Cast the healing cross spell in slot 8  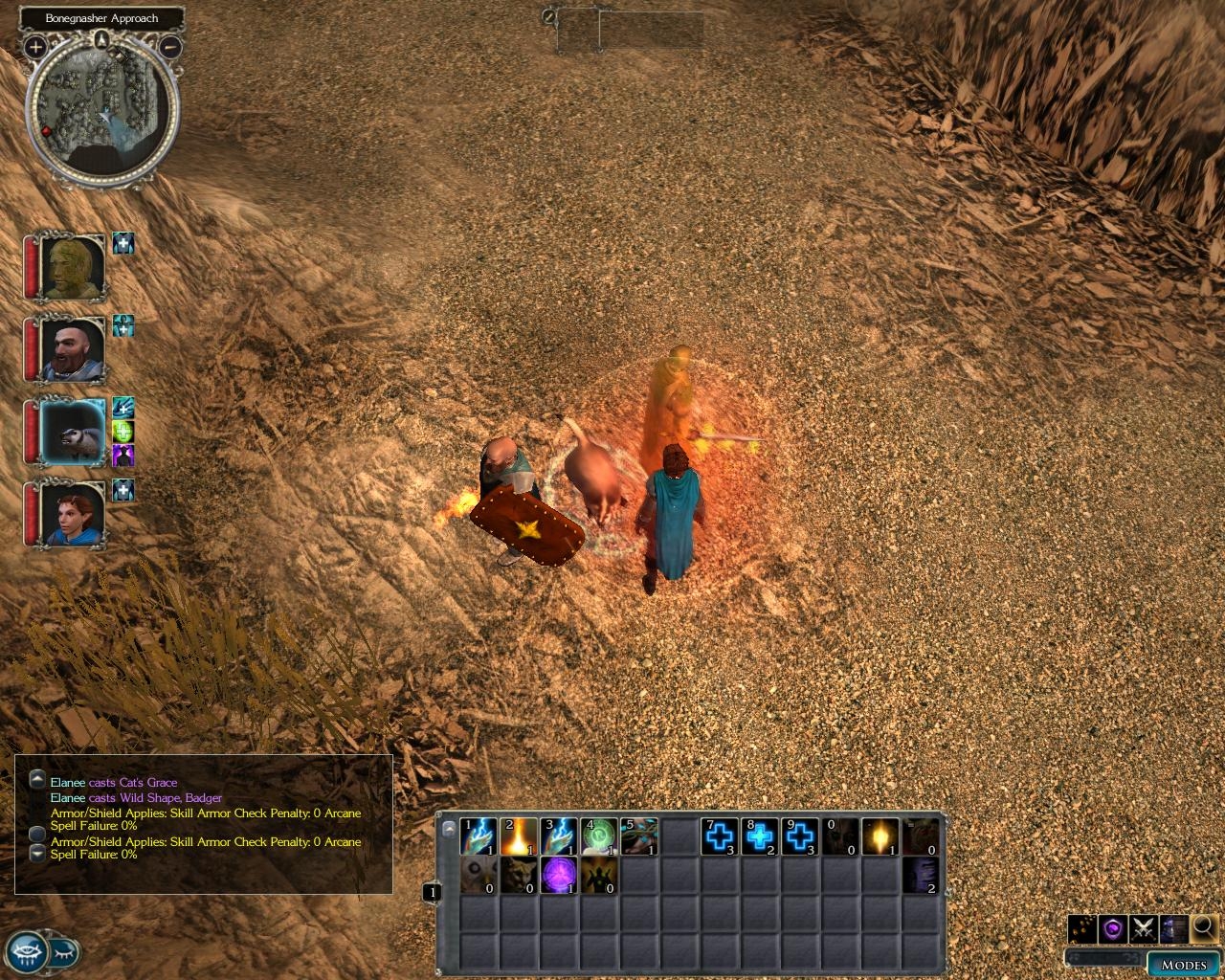[x=760, y=836]
